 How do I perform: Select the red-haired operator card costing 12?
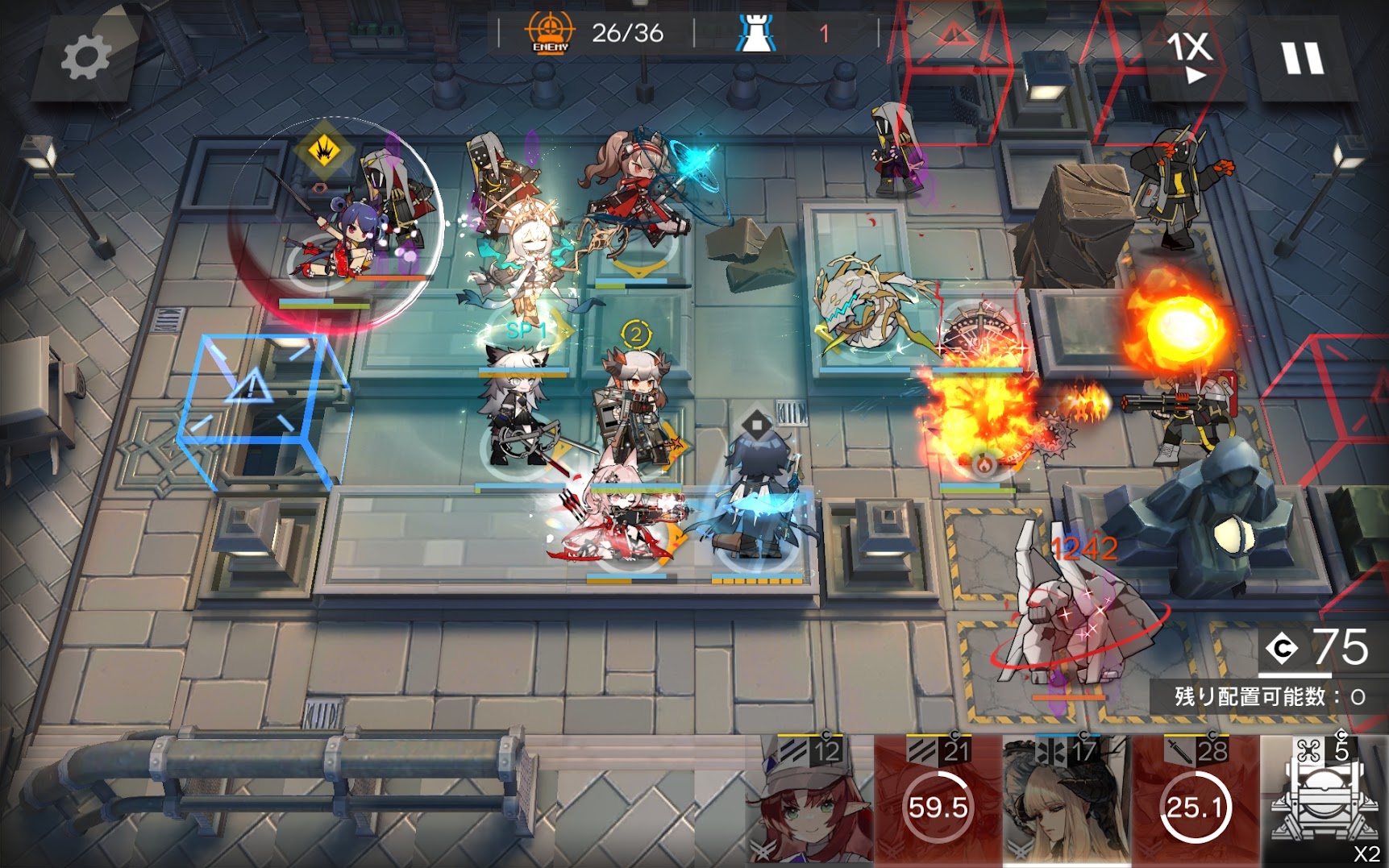click(811, 799)
